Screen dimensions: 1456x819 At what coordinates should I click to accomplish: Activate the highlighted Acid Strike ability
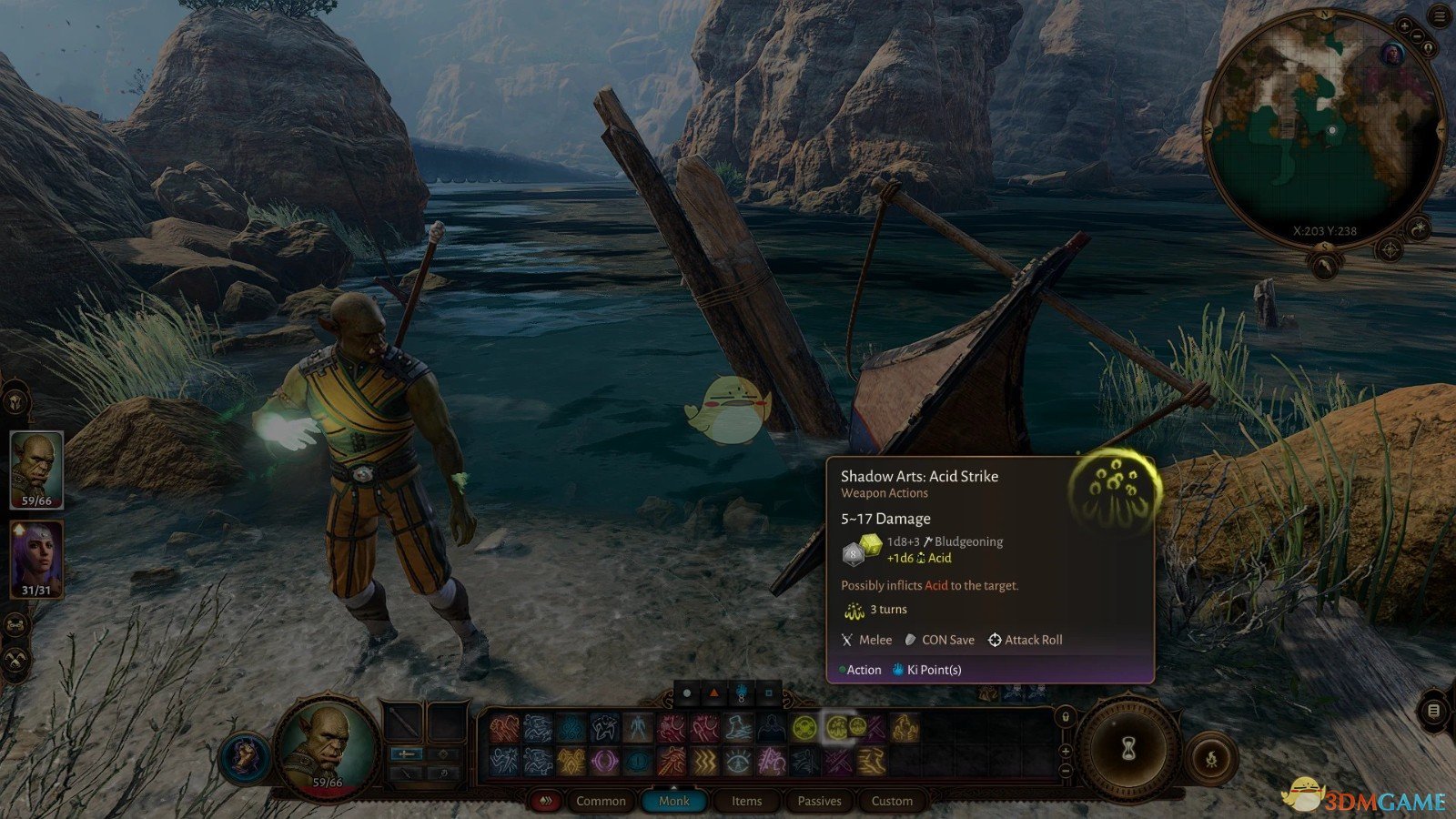click(838, 727)
